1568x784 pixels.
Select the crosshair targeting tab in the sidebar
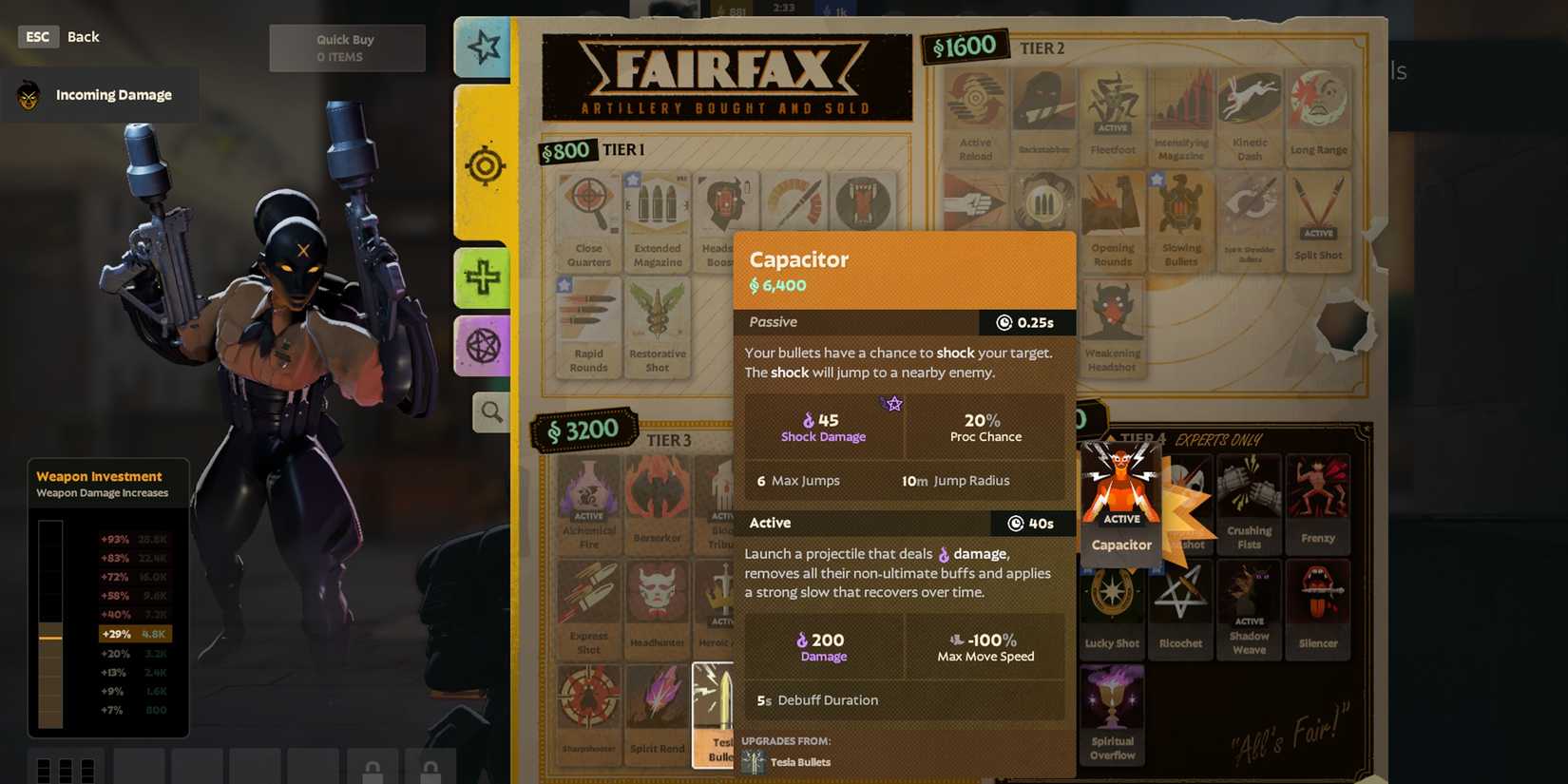point(485,164)
